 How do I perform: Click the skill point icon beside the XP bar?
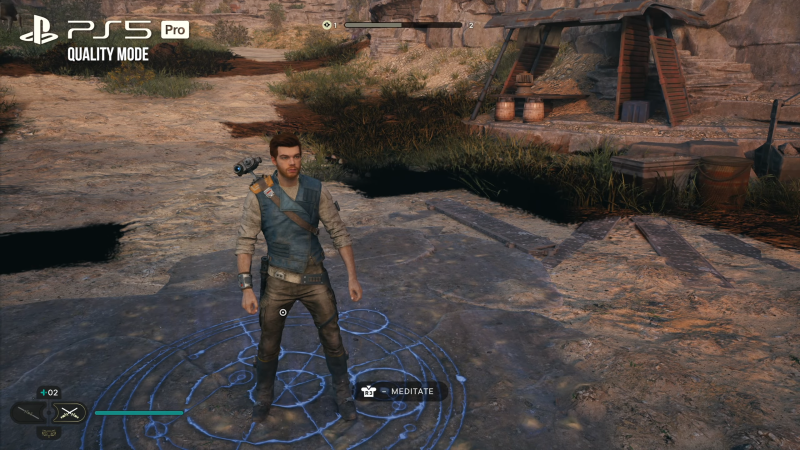pyautogui.click(x=328, y=24)
